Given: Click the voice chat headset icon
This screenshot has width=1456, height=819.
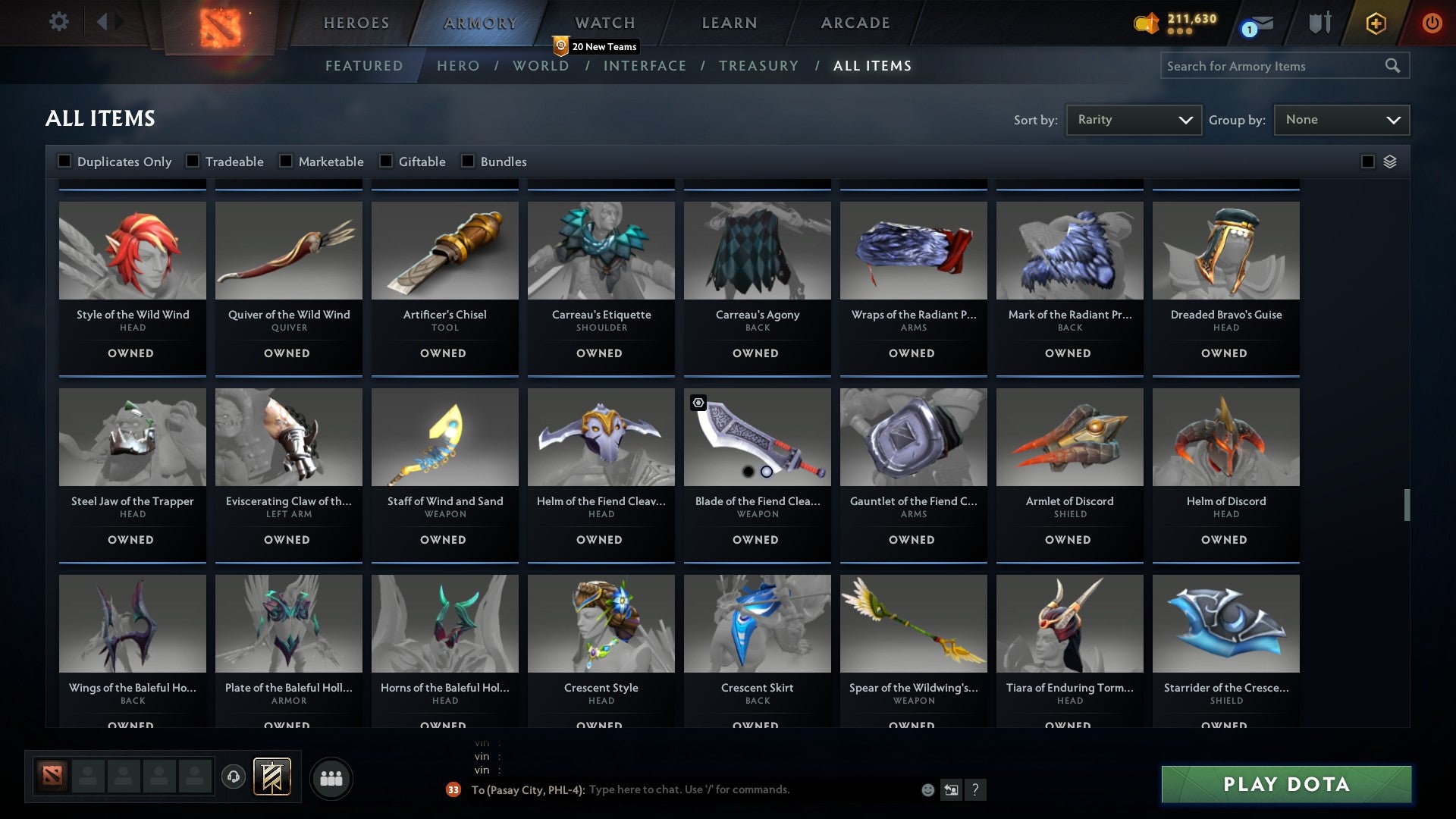Looking at the screenshot, I should click(x=233, y=777).
